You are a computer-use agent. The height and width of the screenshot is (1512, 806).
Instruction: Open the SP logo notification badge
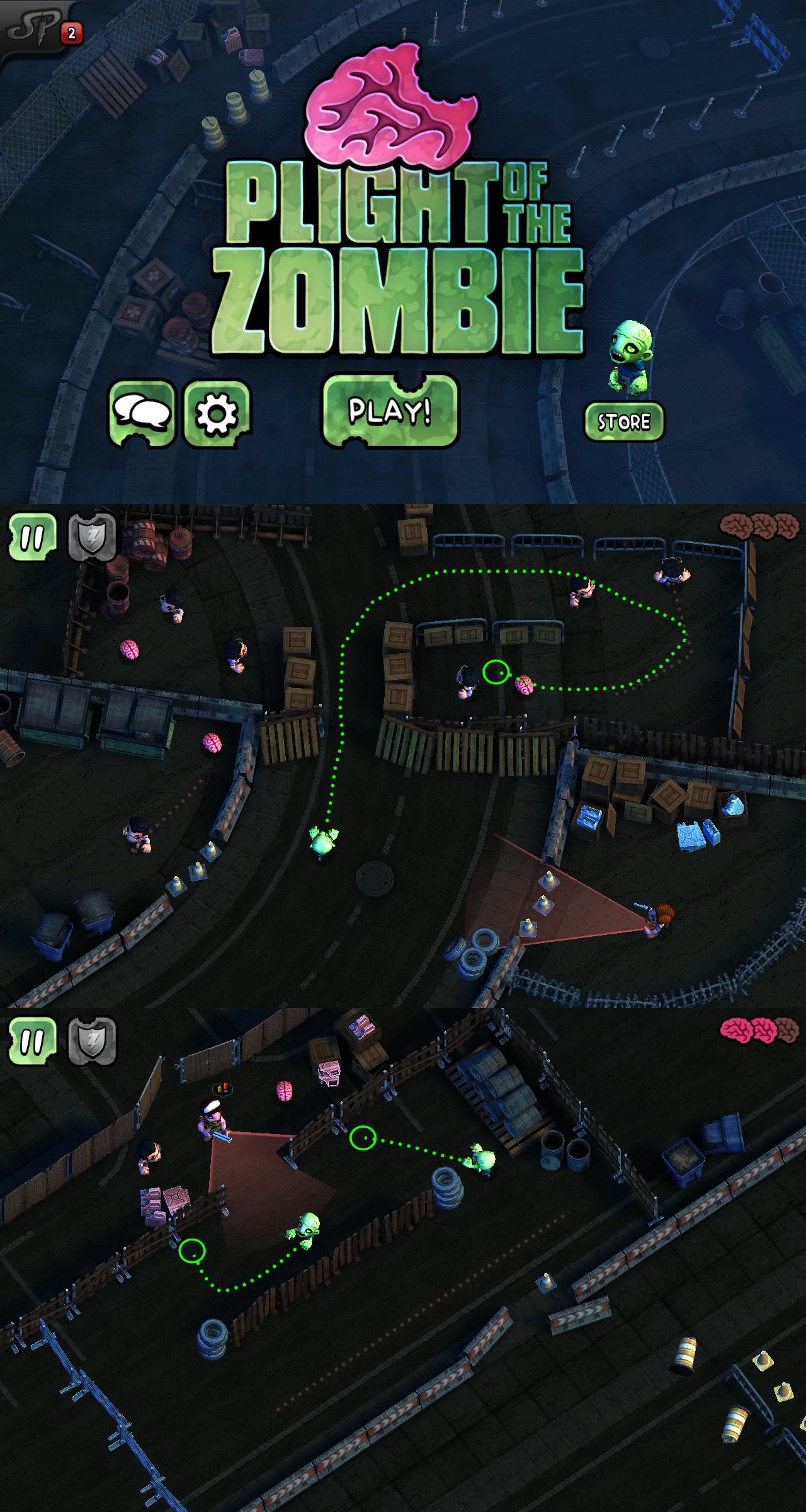click(x=71, y=33)
